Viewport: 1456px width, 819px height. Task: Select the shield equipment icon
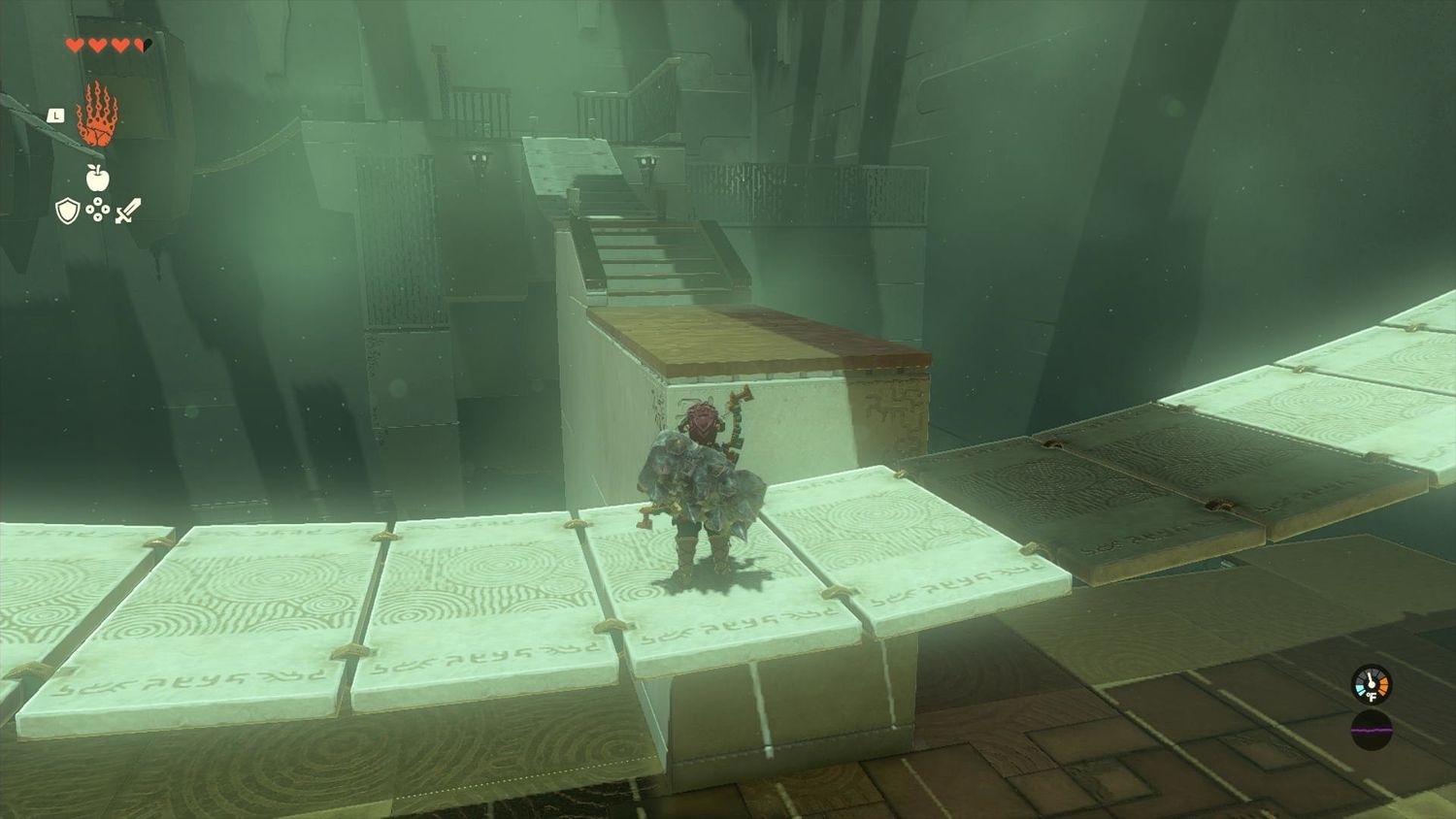pyautogui.click(x=66, y=212)
